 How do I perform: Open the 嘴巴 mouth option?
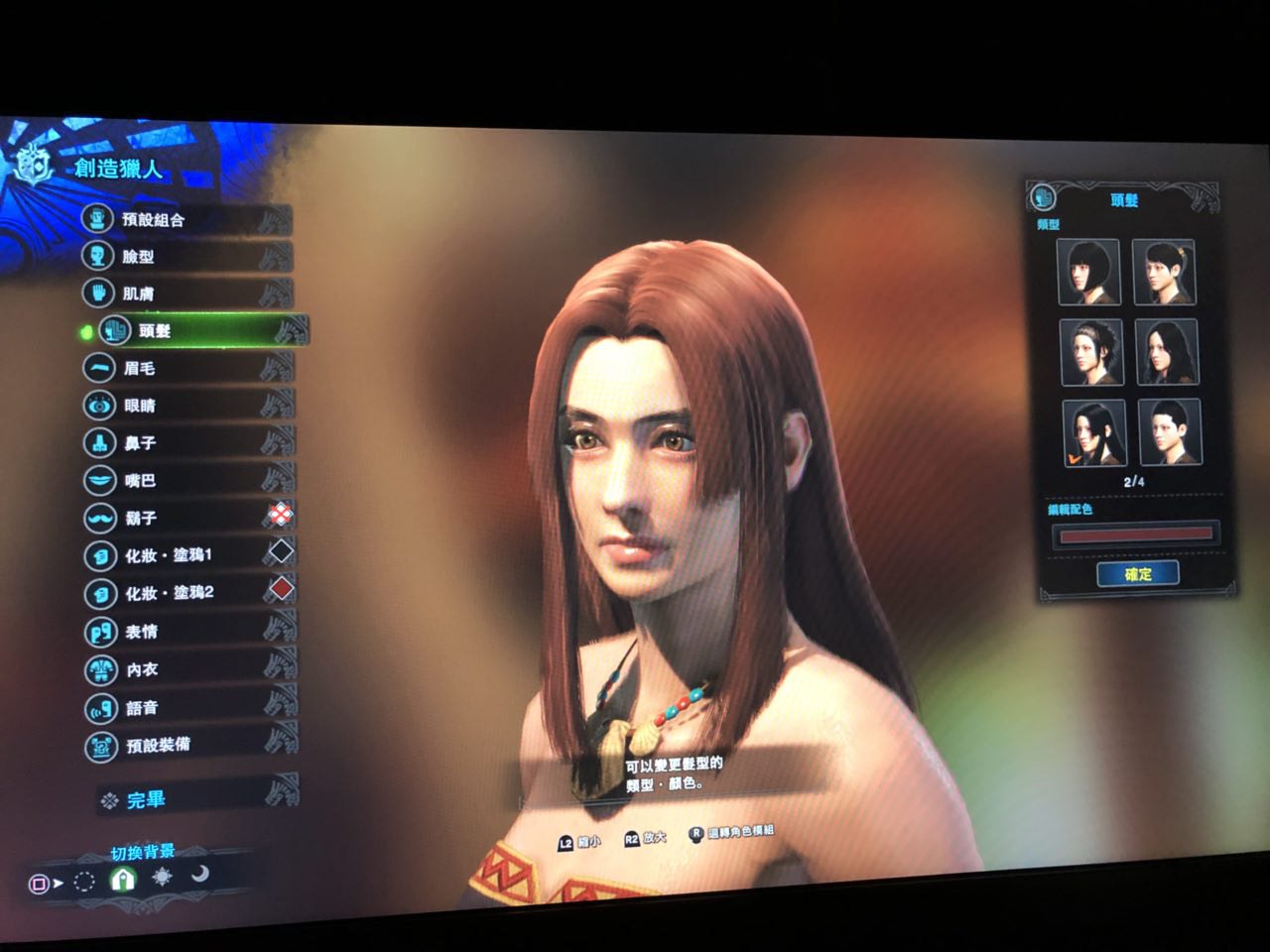tap(140, 481)
